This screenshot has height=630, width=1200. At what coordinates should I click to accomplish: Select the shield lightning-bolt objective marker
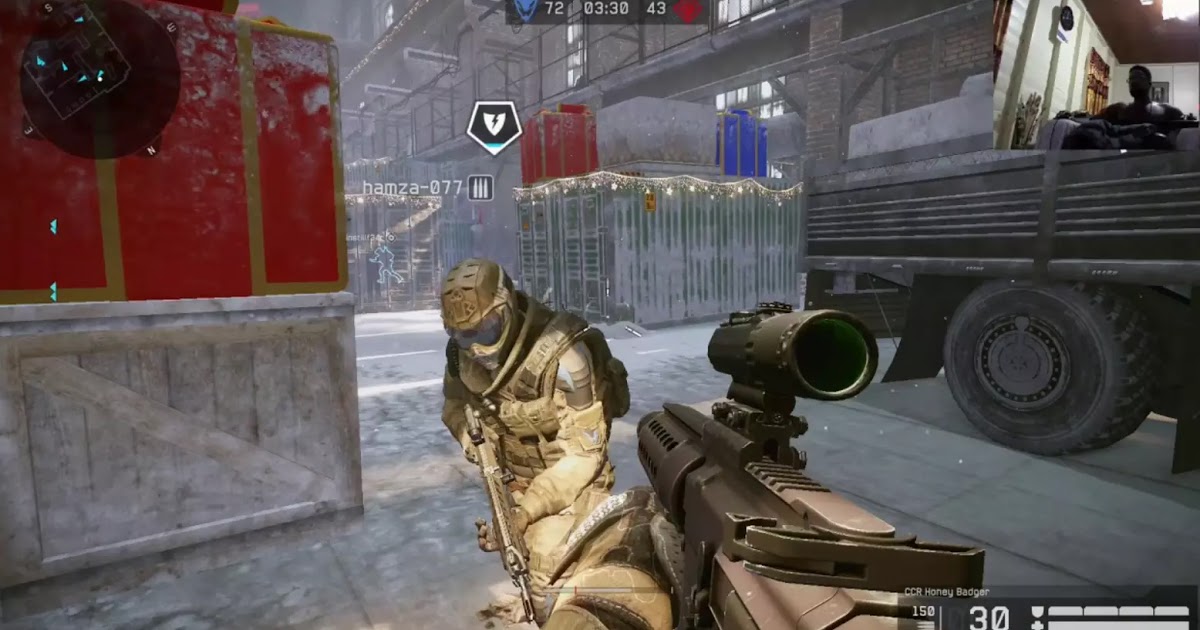point(494,126)
